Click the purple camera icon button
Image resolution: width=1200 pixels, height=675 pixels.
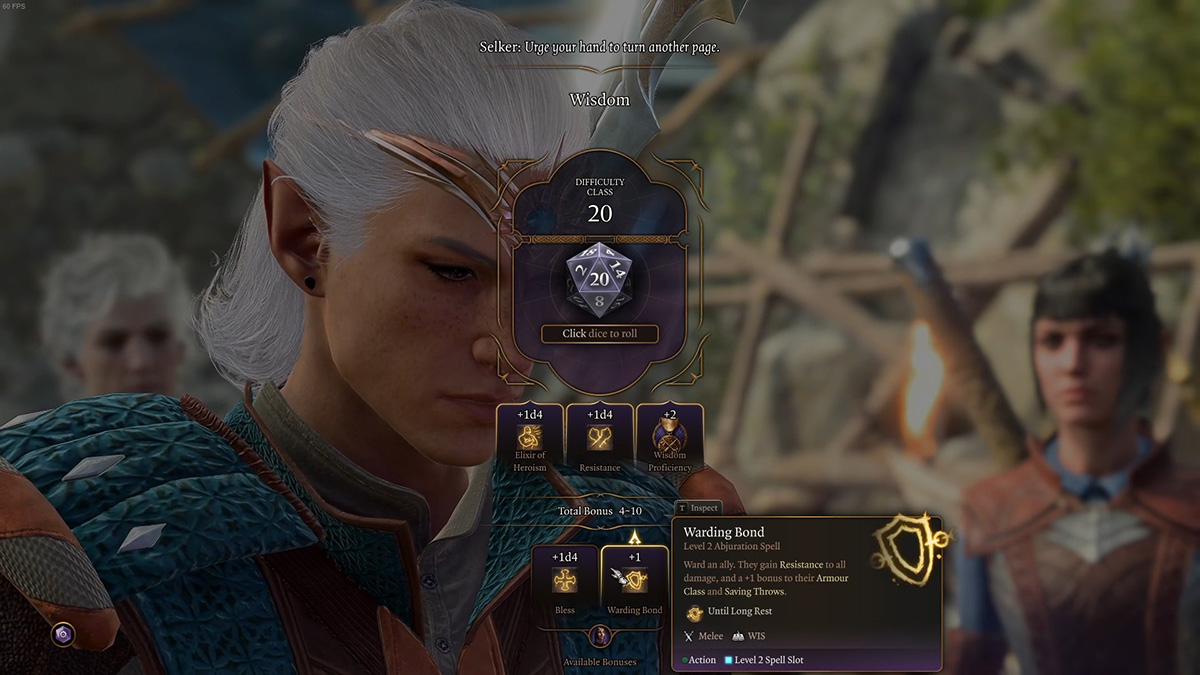click(x=63, y=634)
